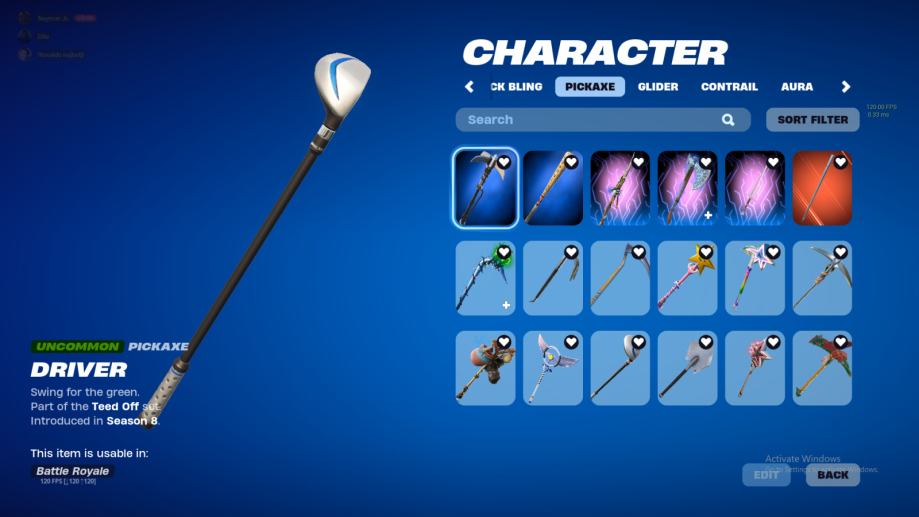The image size is (919, 517).
Task: Pick the spotted wooden bat pickaxe
Action: (x=552, y=188)
